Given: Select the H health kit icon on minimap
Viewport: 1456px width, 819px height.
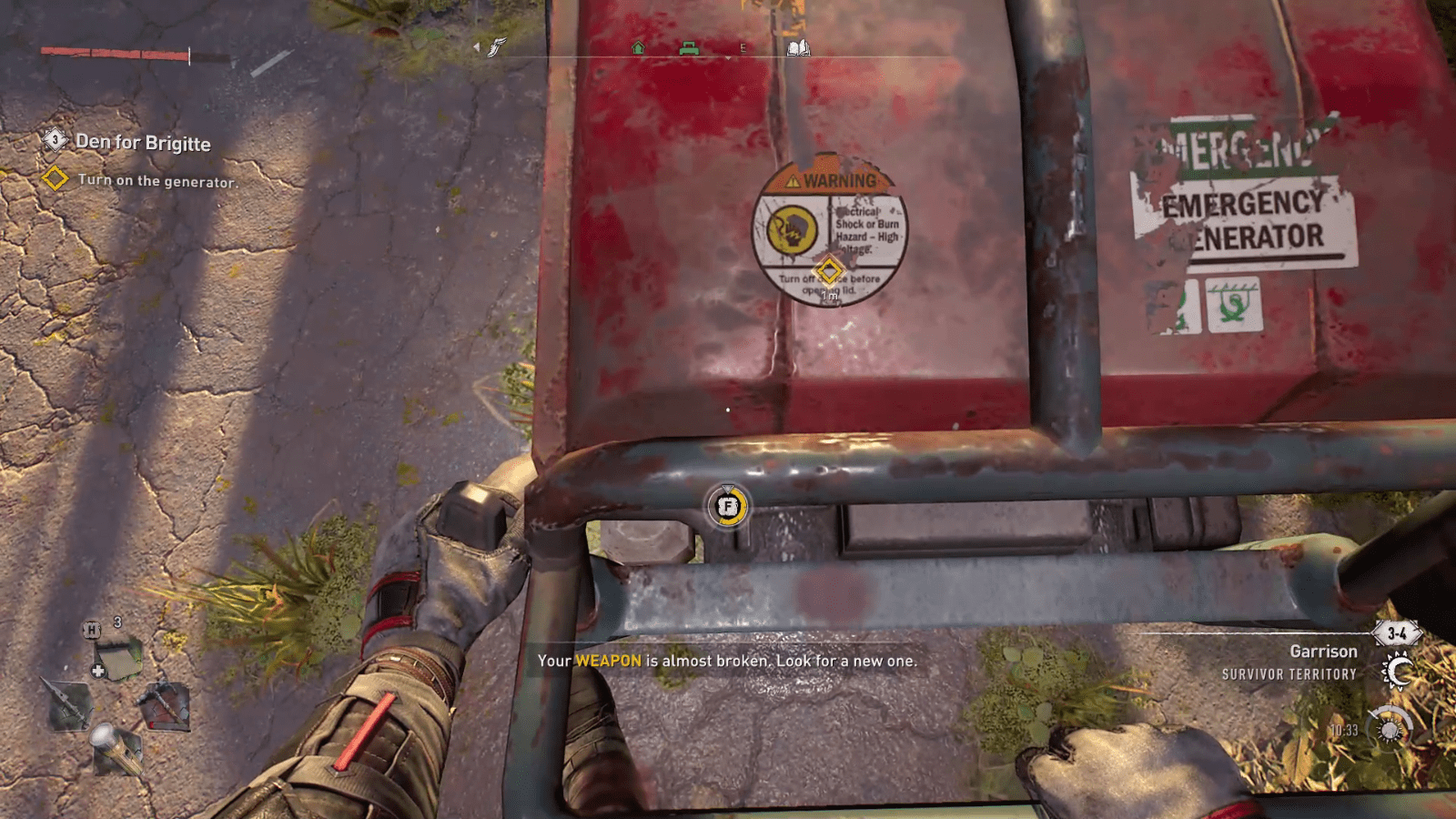Looking at the screenshot, I should (x=90, y=631).
